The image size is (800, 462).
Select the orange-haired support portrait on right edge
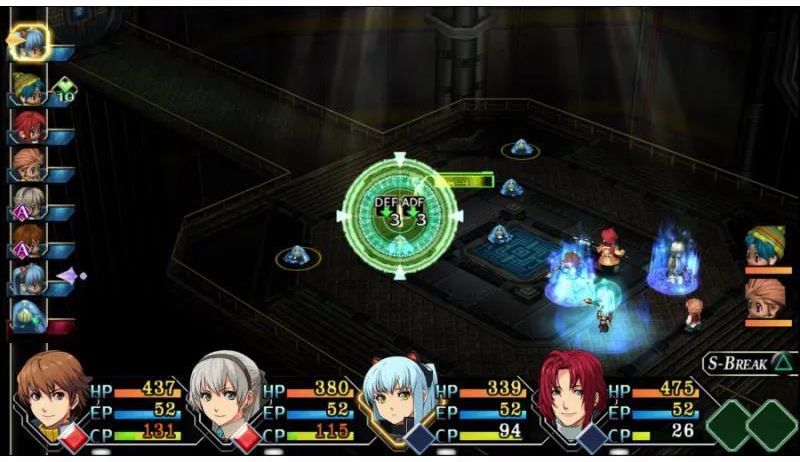point(765,298)
